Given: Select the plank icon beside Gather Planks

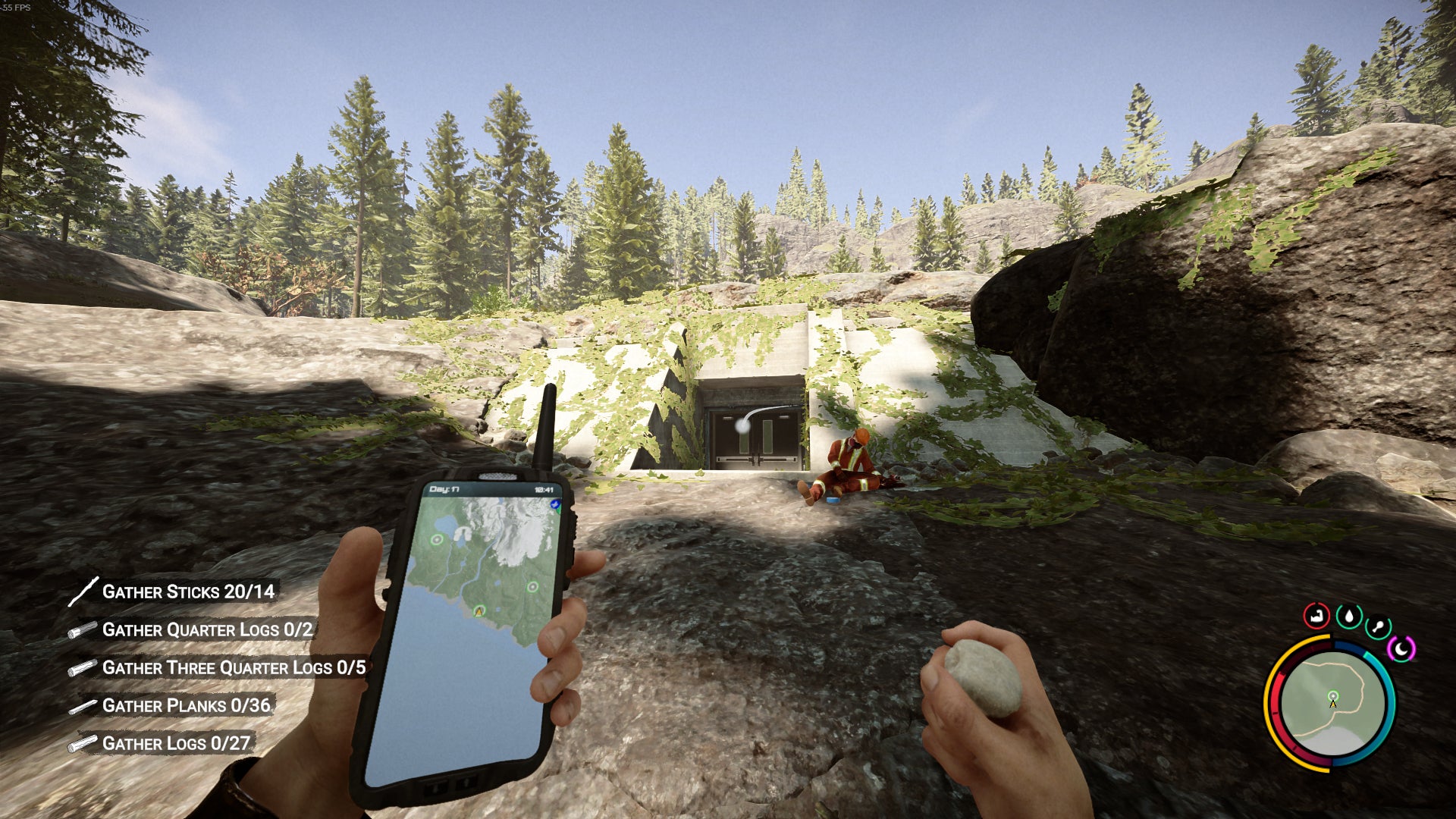Looking at the screenshot, I should click(x=85, y=706).
